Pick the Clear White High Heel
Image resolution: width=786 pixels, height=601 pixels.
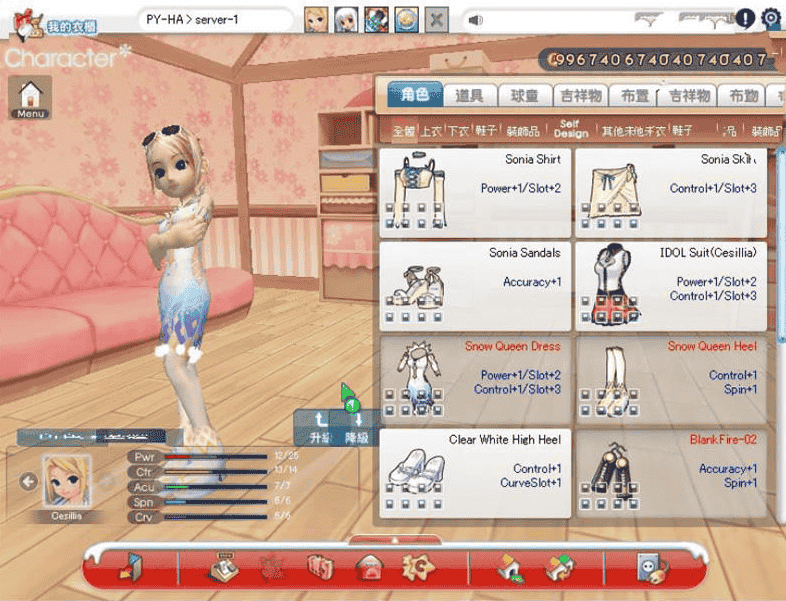(475, 473)
